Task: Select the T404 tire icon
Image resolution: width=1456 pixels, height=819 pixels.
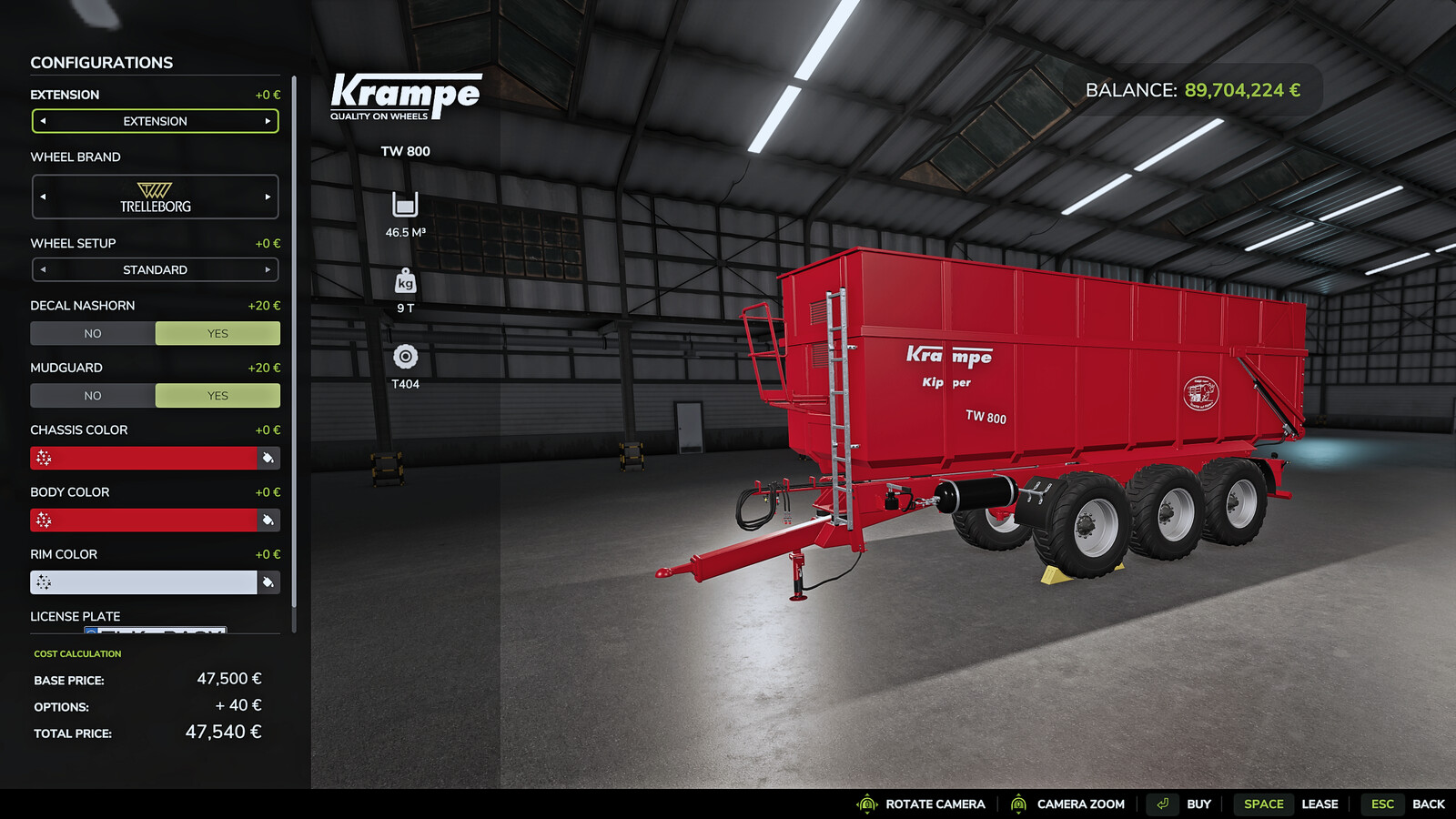Action: coord(403,355)
